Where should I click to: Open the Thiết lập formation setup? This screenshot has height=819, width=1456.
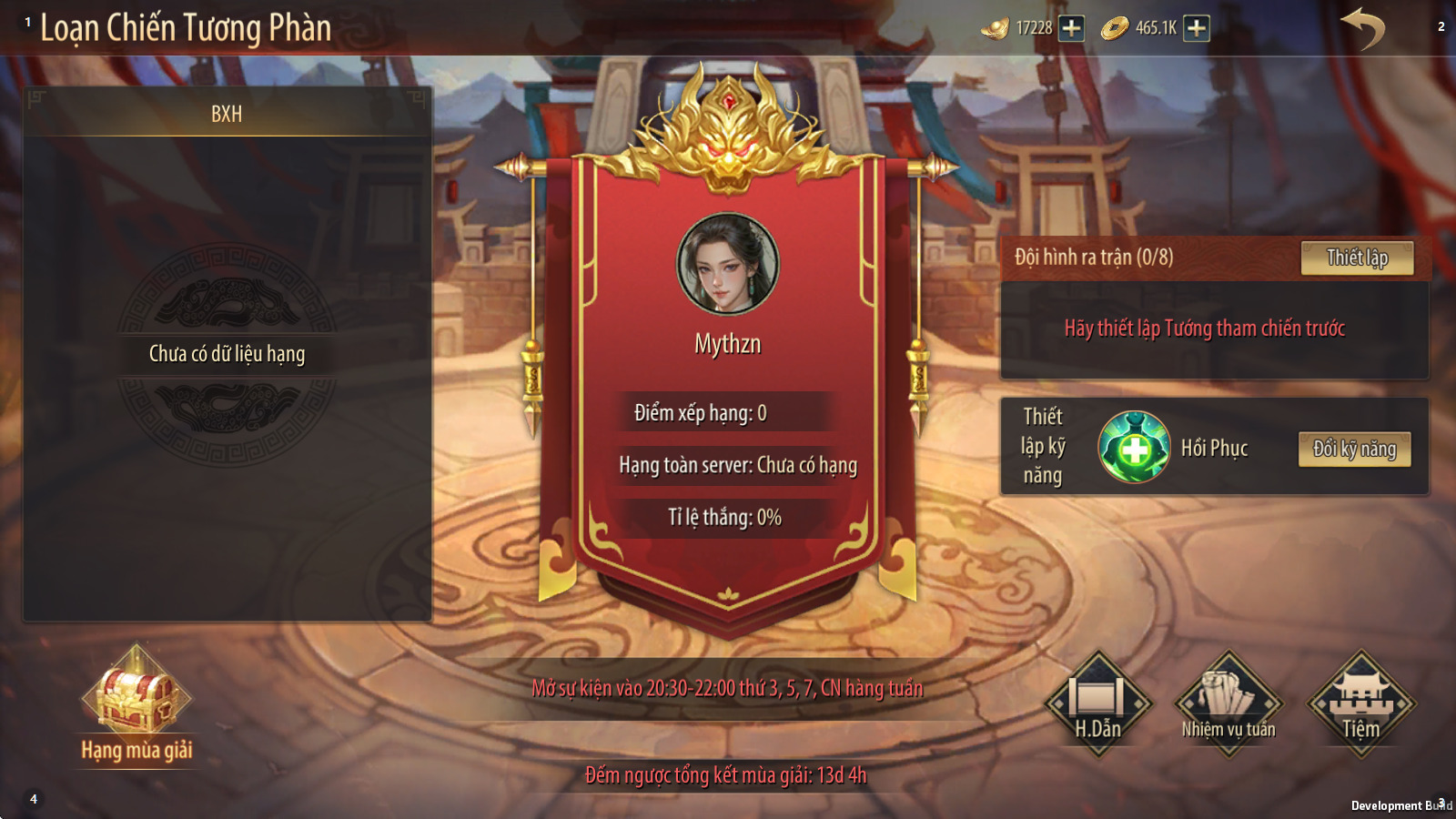(x=1357, y=258)
